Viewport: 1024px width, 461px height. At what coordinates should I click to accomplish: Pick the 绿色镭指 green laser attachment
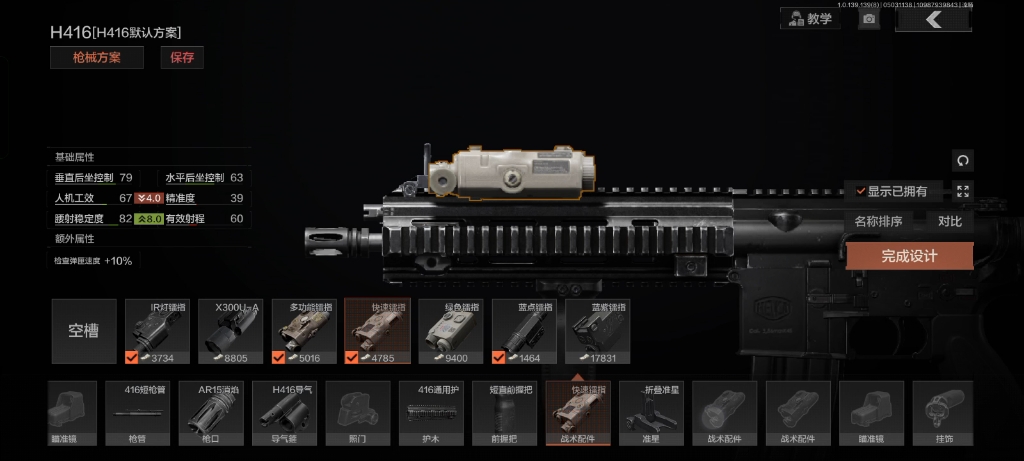click(449, 331)
